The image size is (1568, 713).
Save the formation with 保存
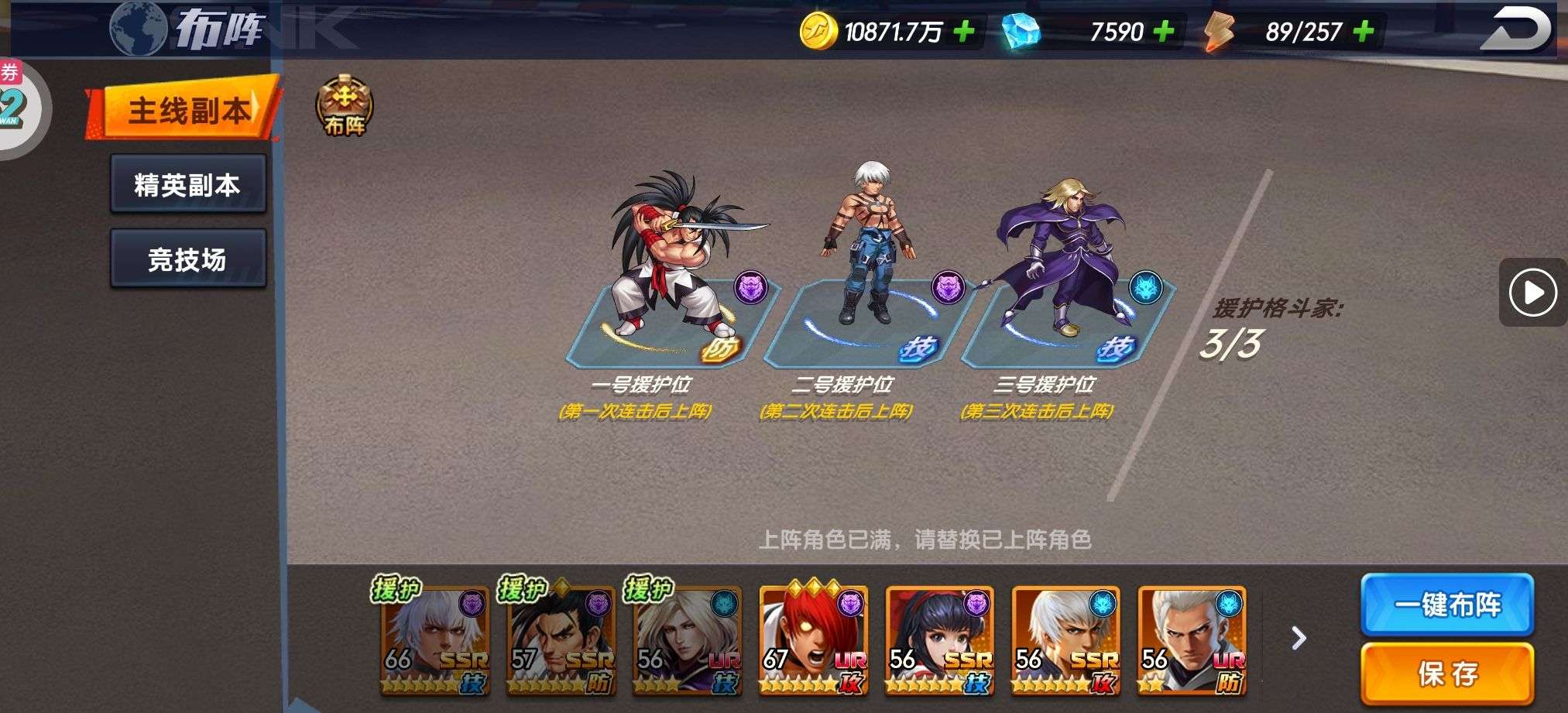1446,673
